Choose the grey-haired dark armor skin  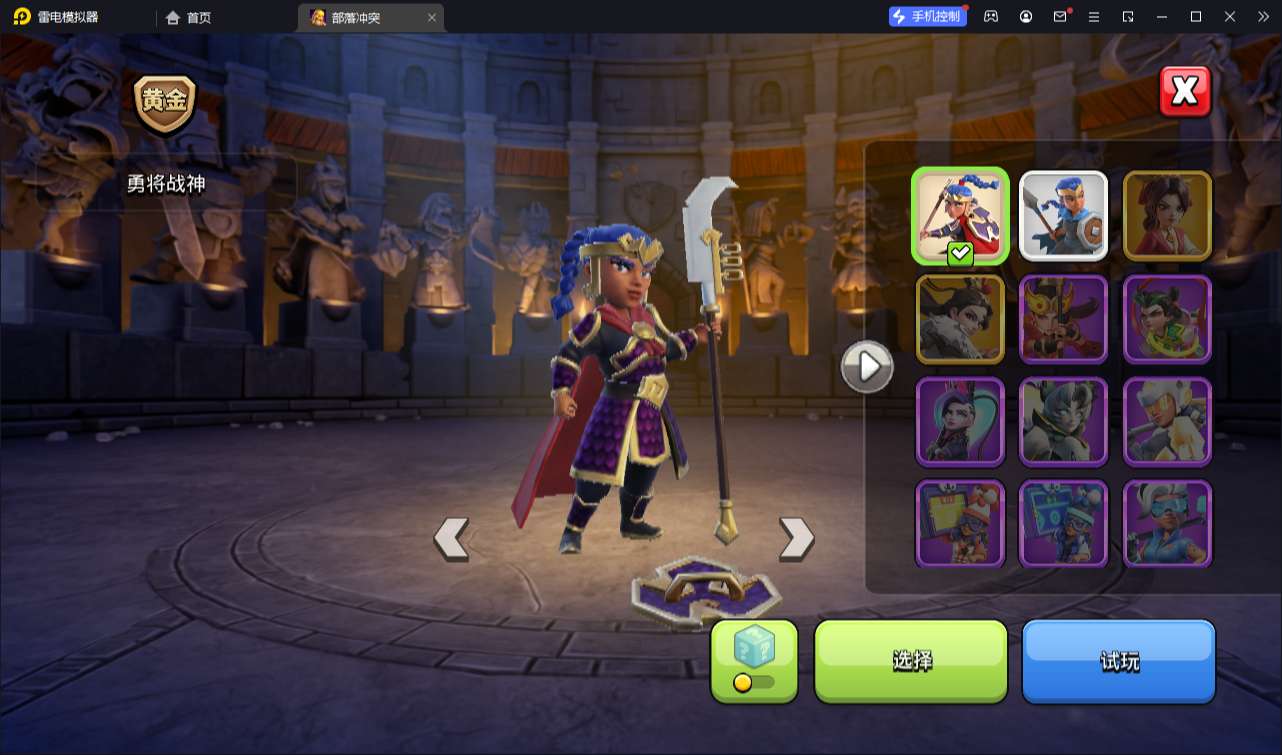(1063, 422)
